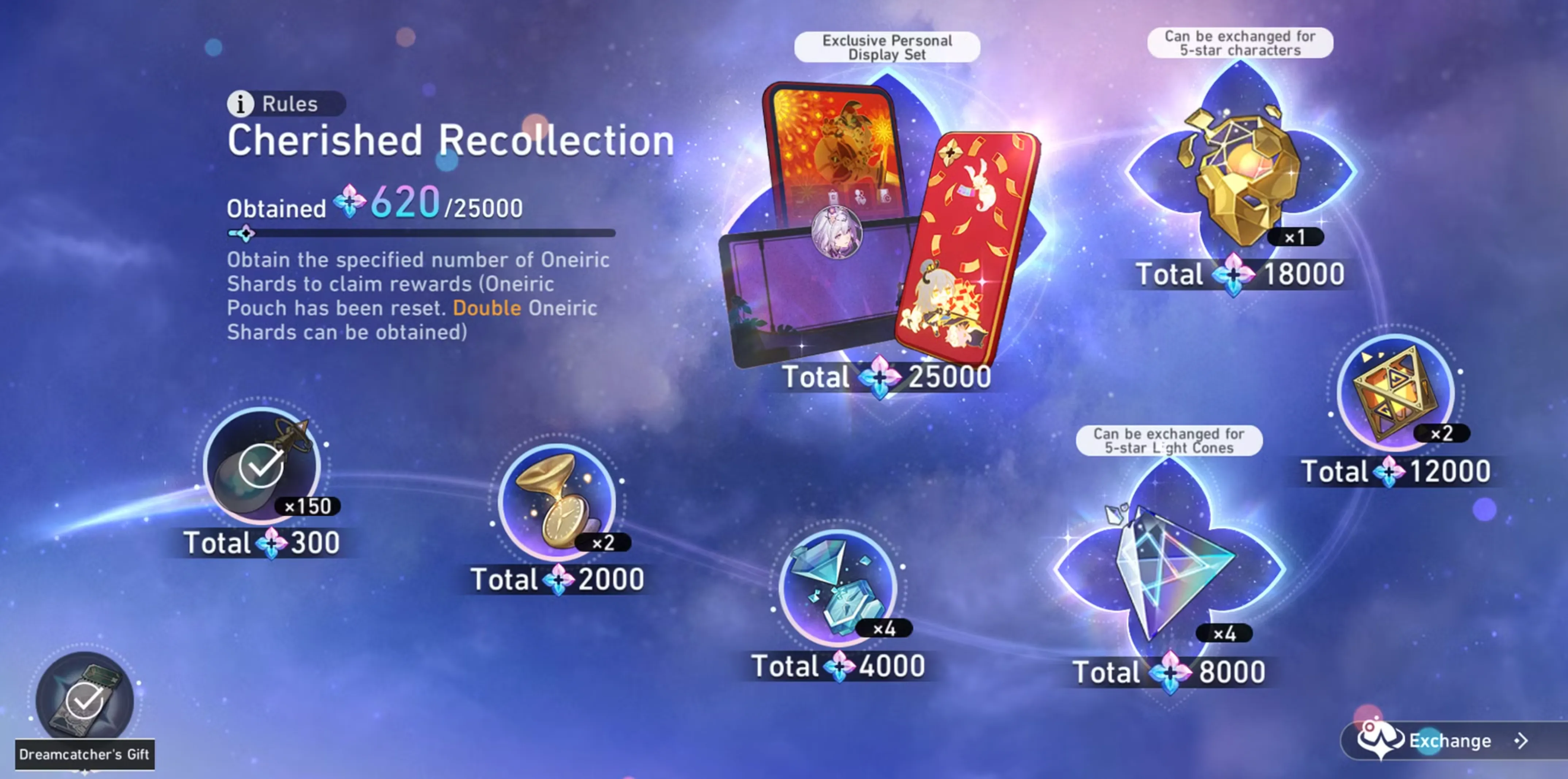This screenshot has height=779, width=1568.
Task: Toggle the checkmark on the Total 300 reward
Action: point(262,466)
